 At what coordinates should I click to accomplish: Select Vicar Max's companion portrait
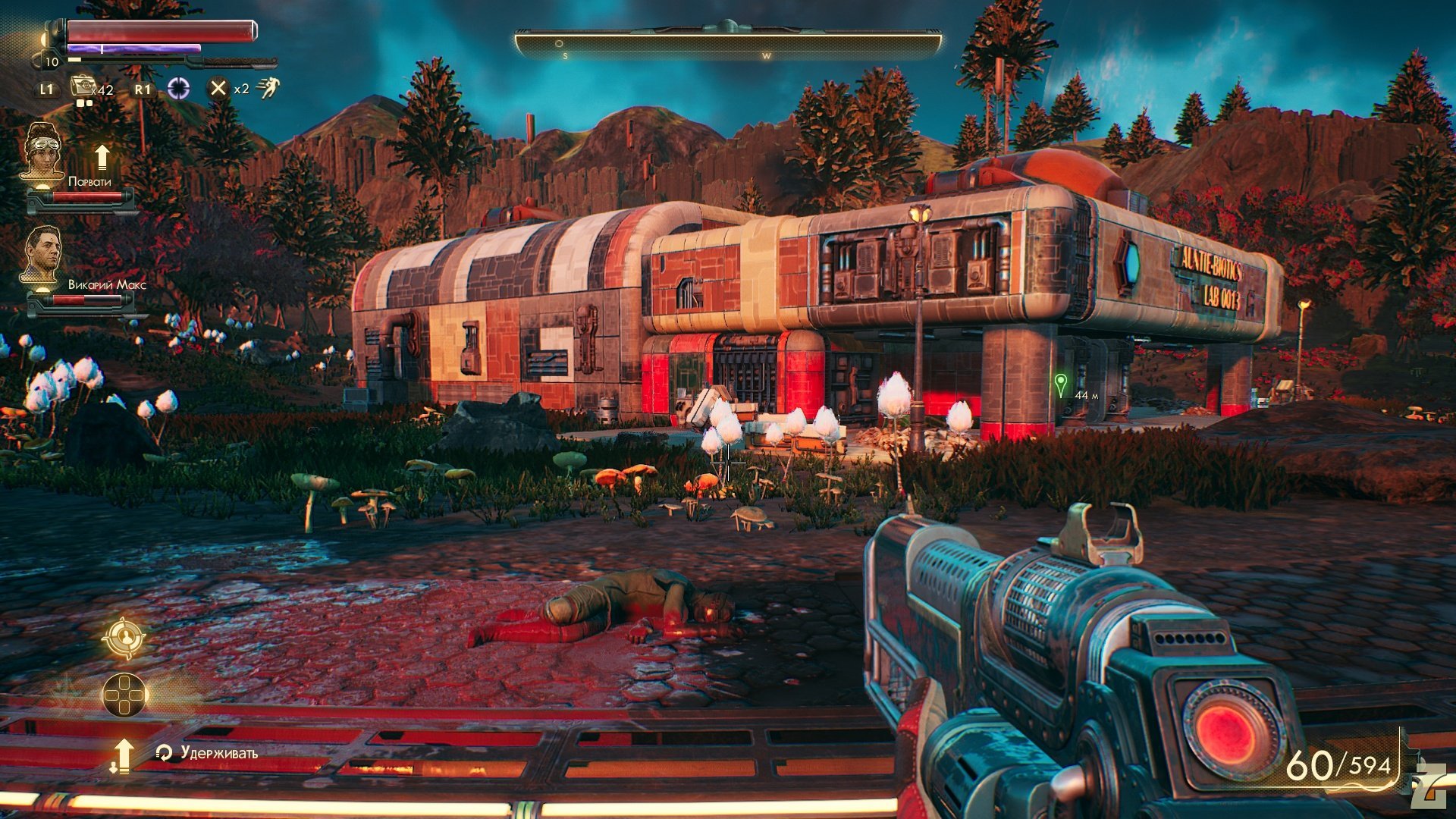pyautogui.click(x=42, y=255)
